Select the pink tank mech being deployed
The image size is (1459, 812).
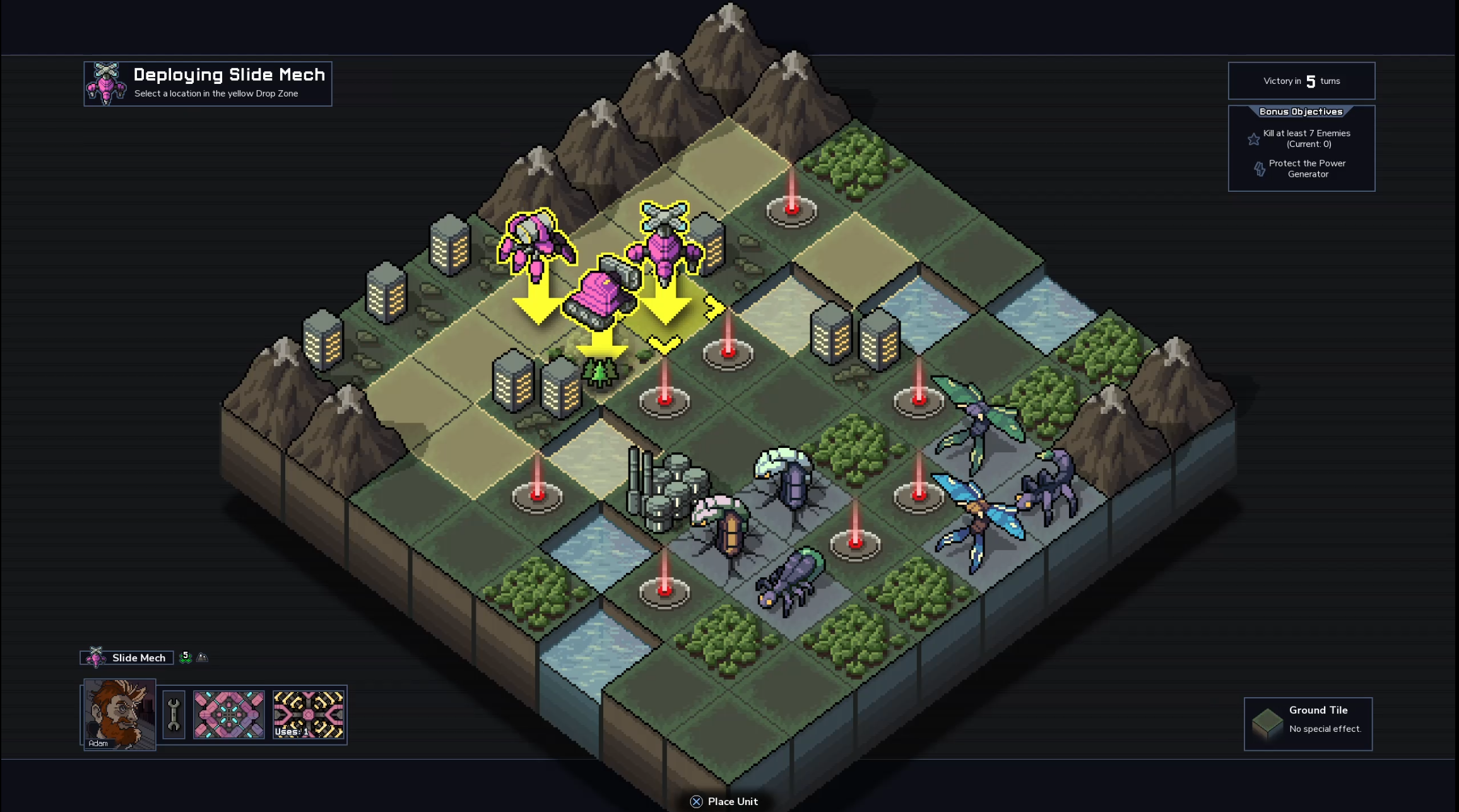[x=601, y=294]
